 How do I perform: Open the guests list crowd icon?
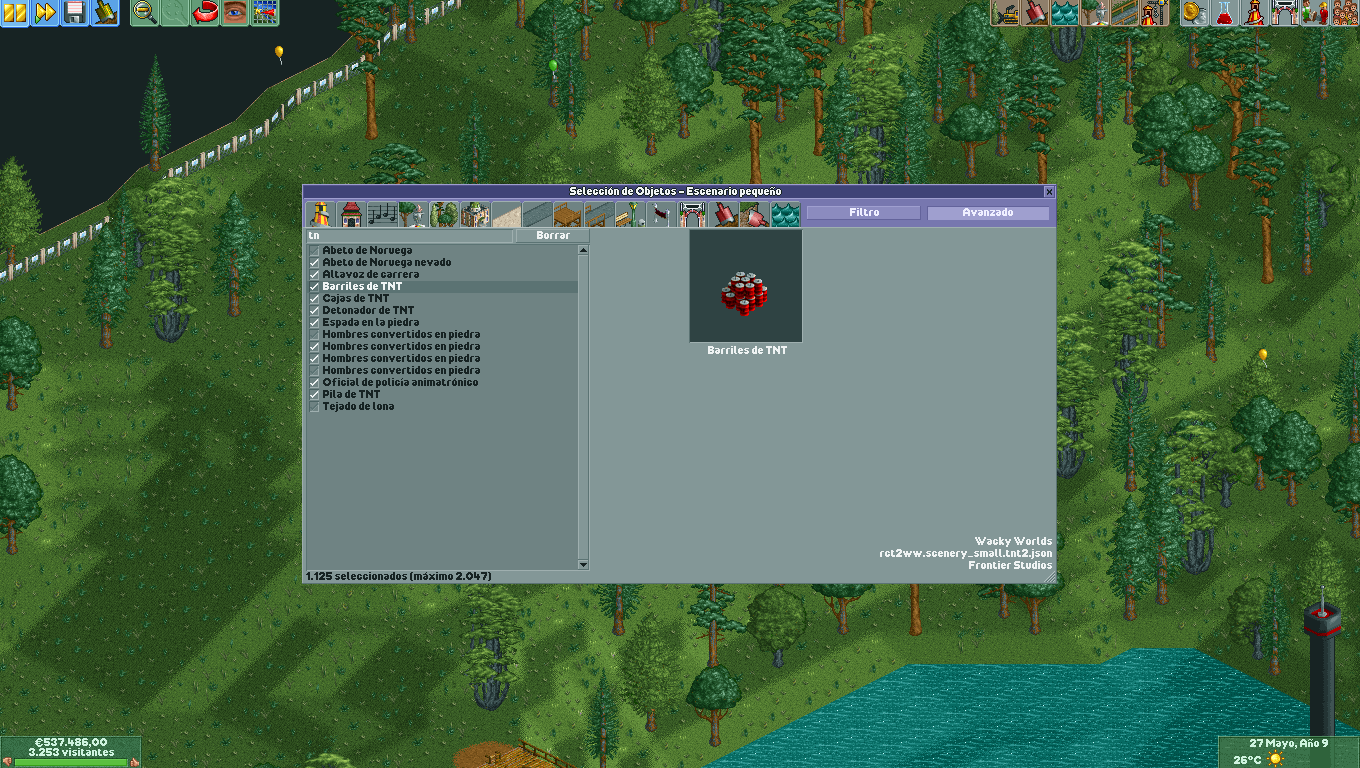[1343, 14]
